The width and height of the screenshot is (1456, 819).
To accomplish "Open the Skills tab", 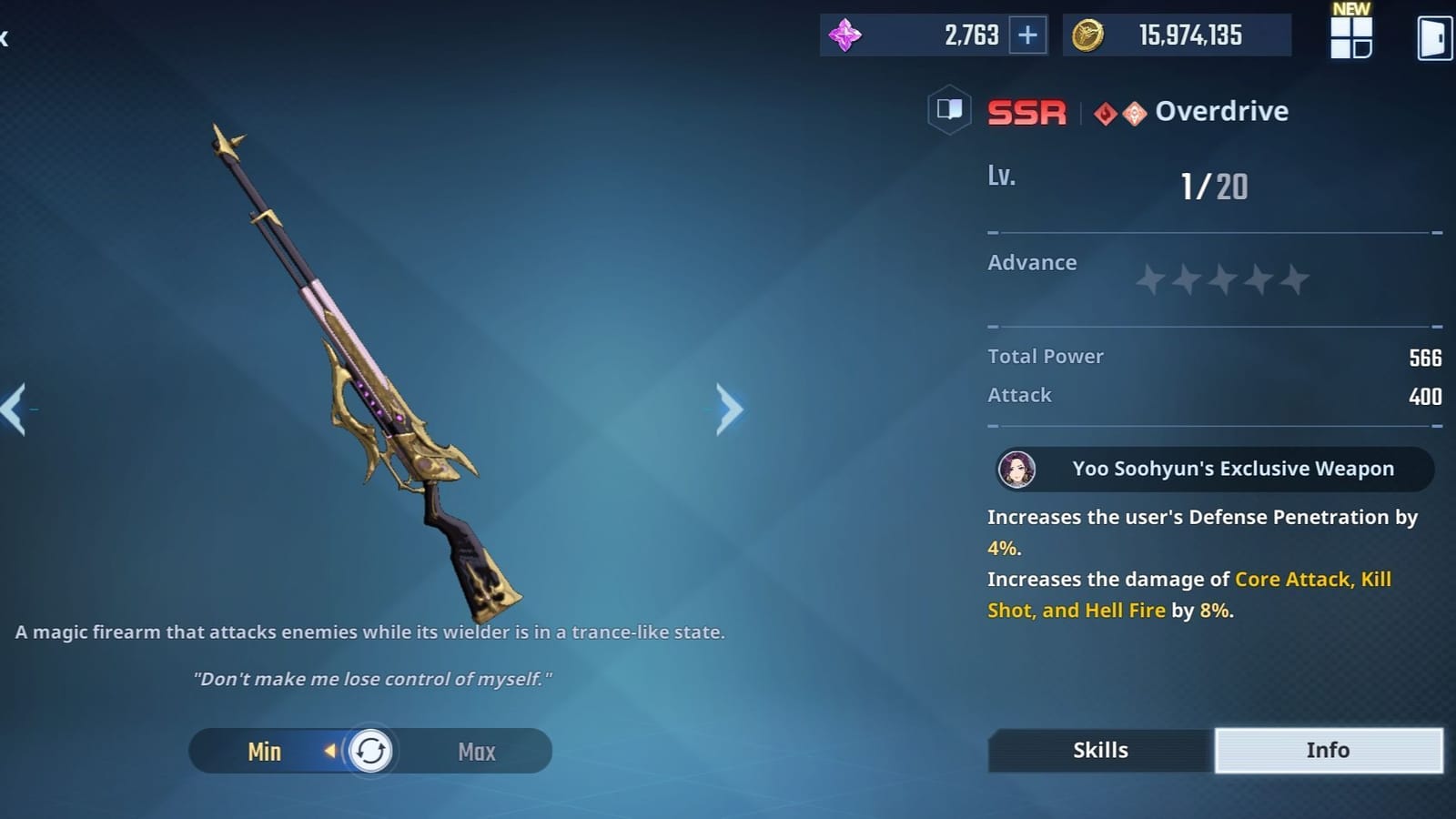I will pos(1099,750).
